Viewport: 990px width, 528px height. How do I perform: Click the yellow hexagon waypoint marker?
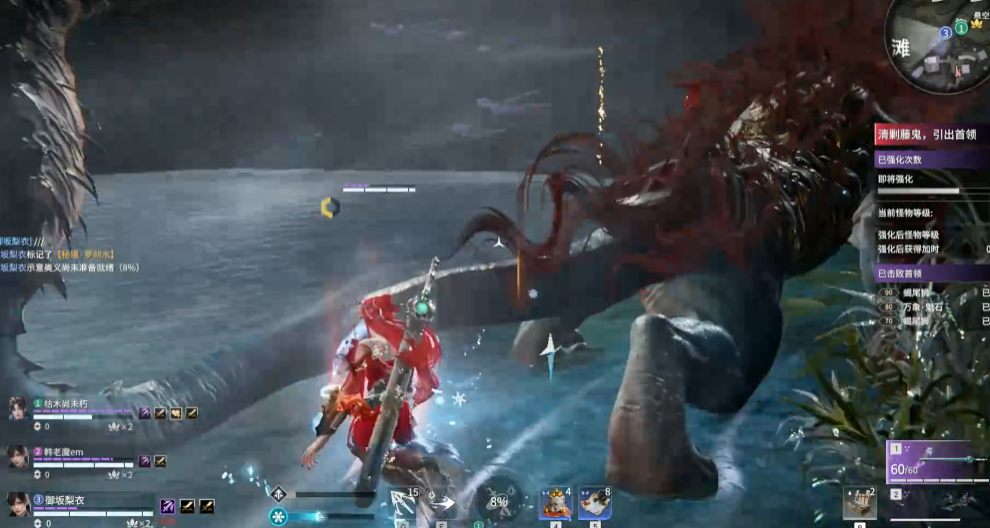click(x=330, y=207)
